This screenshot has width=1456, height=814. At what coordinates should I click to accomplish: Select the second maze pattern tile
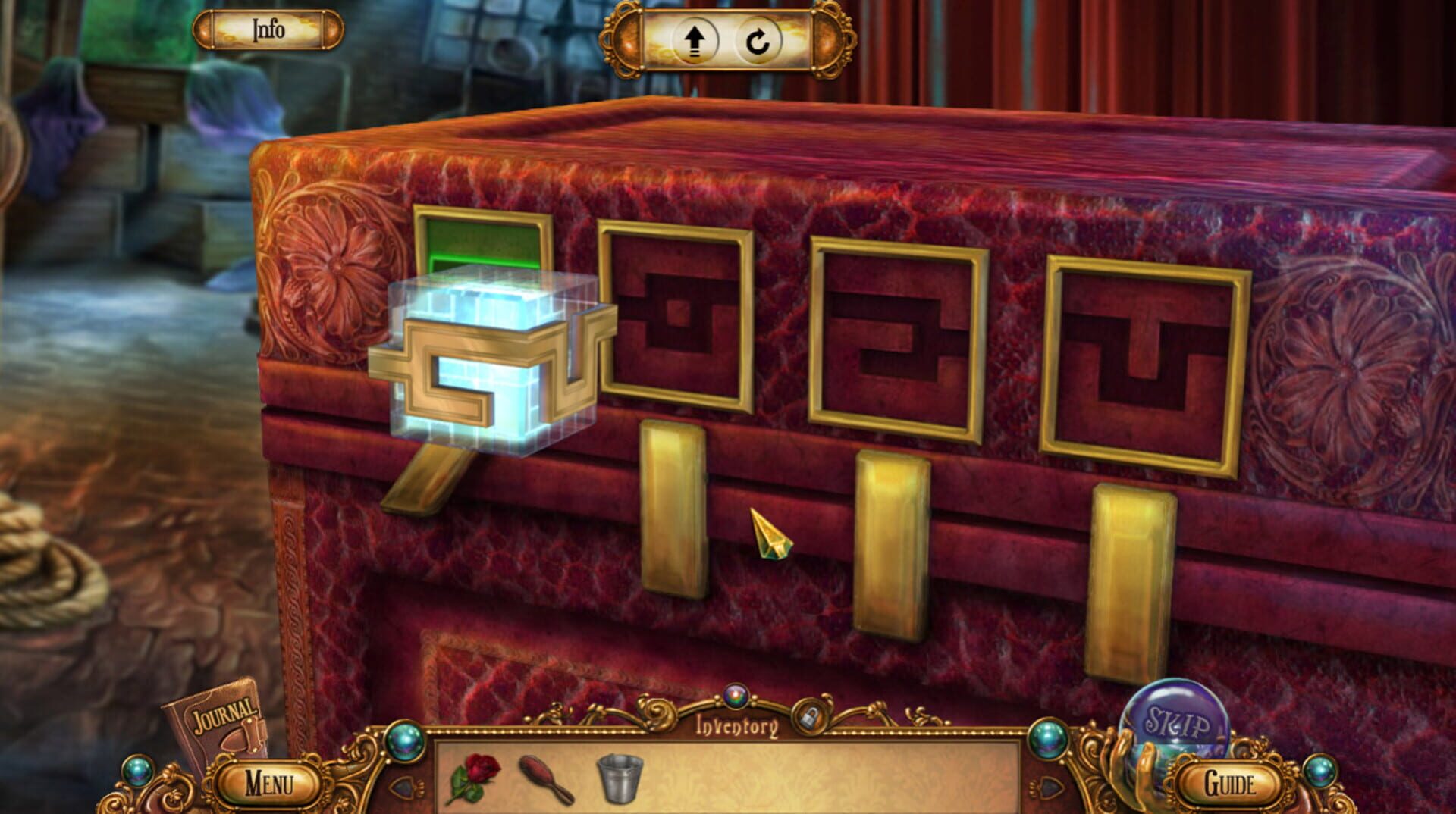(x=673, y=318)
